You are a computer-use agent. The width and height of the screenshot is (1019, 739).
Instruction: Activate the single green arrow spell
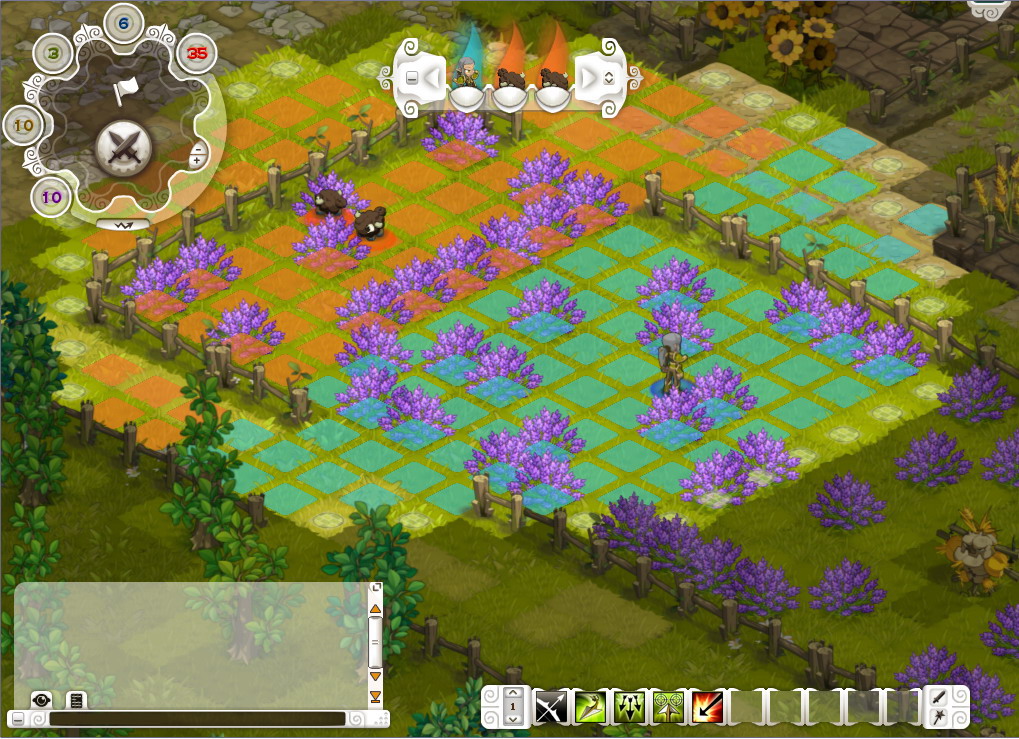tap(589, 708)
